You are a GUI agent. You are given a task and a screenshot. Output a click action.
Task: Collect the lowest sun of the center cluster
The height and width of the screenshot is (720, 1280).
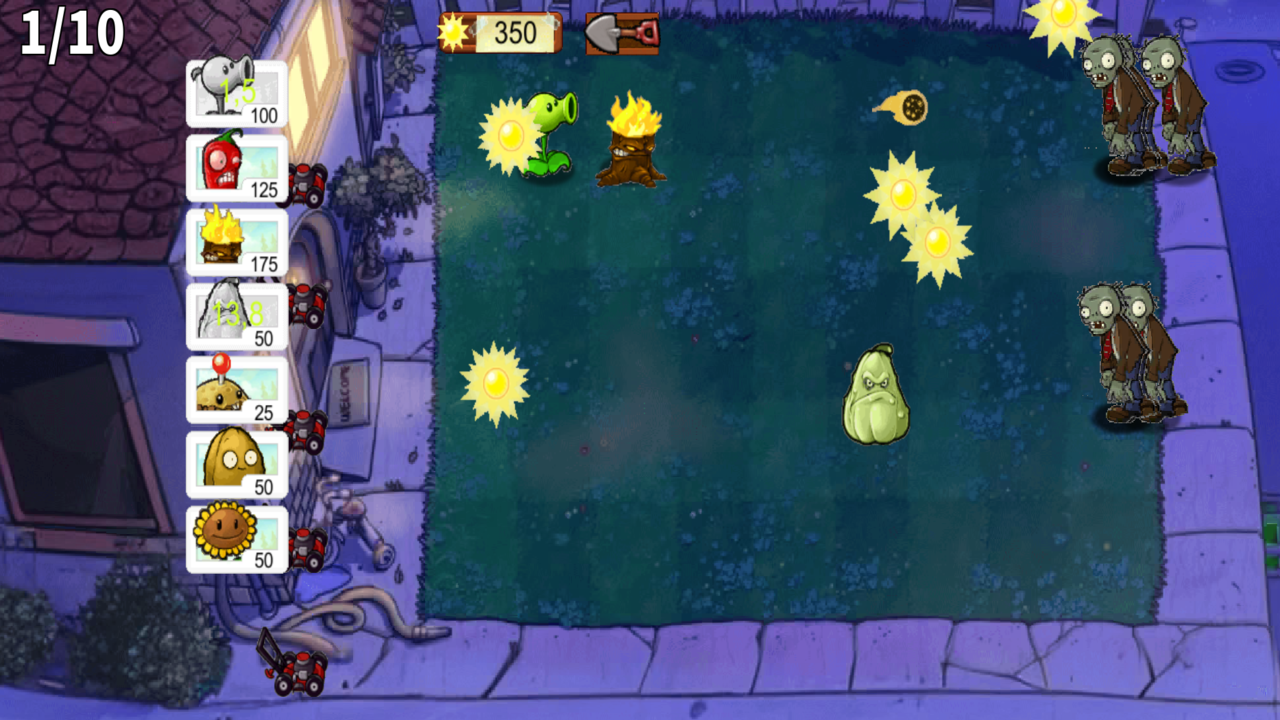(x=940, y=240)
